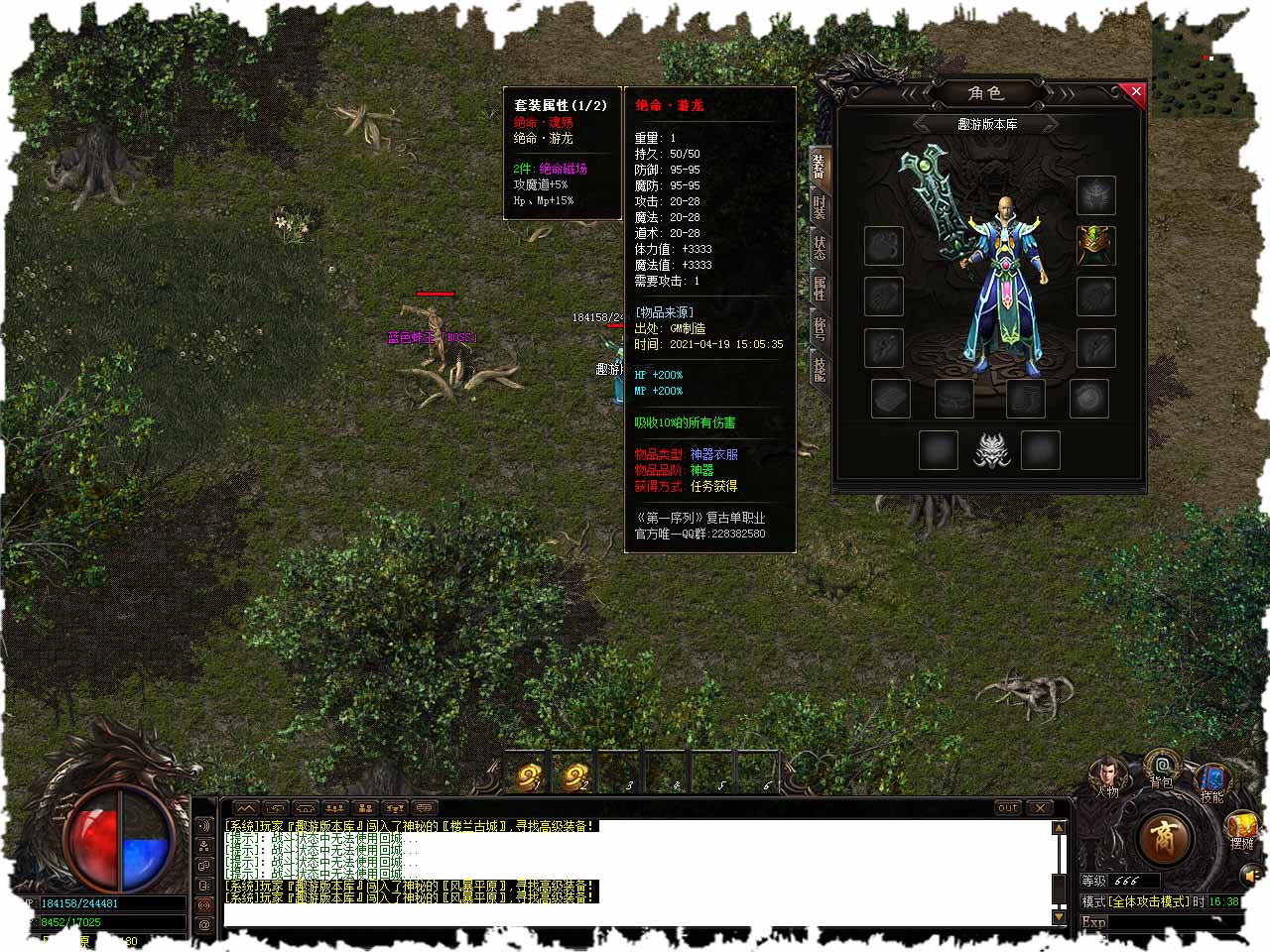Open the 人物 character icon
This screenshot has width=1270, height=952.
[x=1107, y=776]
